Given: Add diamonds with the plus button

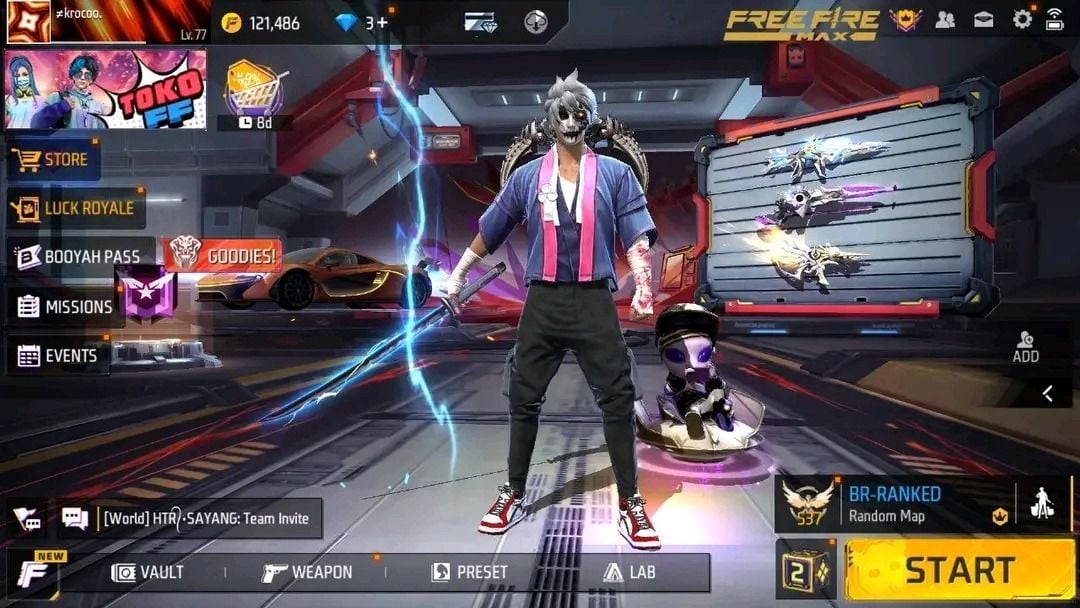Looking at the screenshot, I should [382, 22].
